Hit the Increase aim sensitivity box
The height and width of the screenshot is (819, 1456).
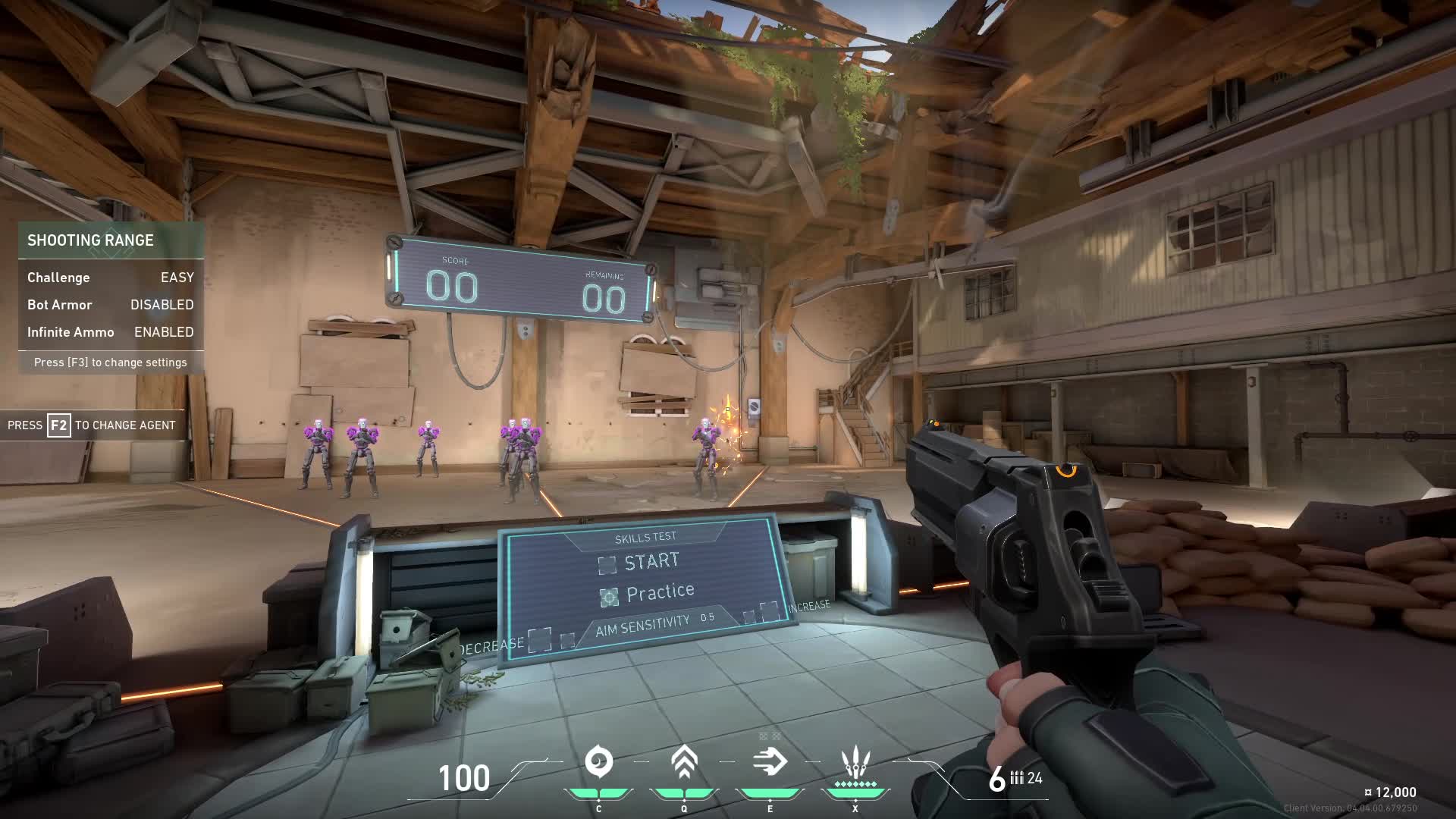[x=769, y=610]
